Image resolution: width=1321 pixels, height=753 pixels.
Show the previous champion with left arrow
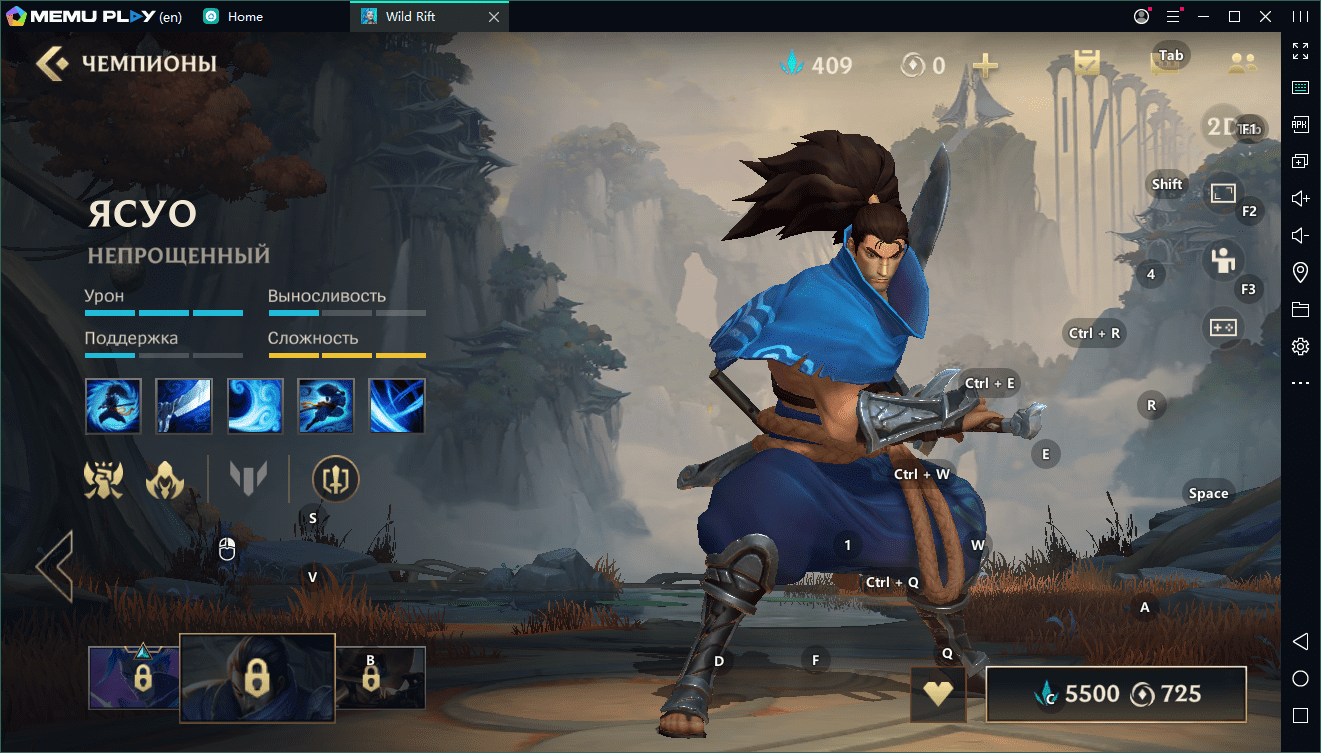tap(55, 567)
